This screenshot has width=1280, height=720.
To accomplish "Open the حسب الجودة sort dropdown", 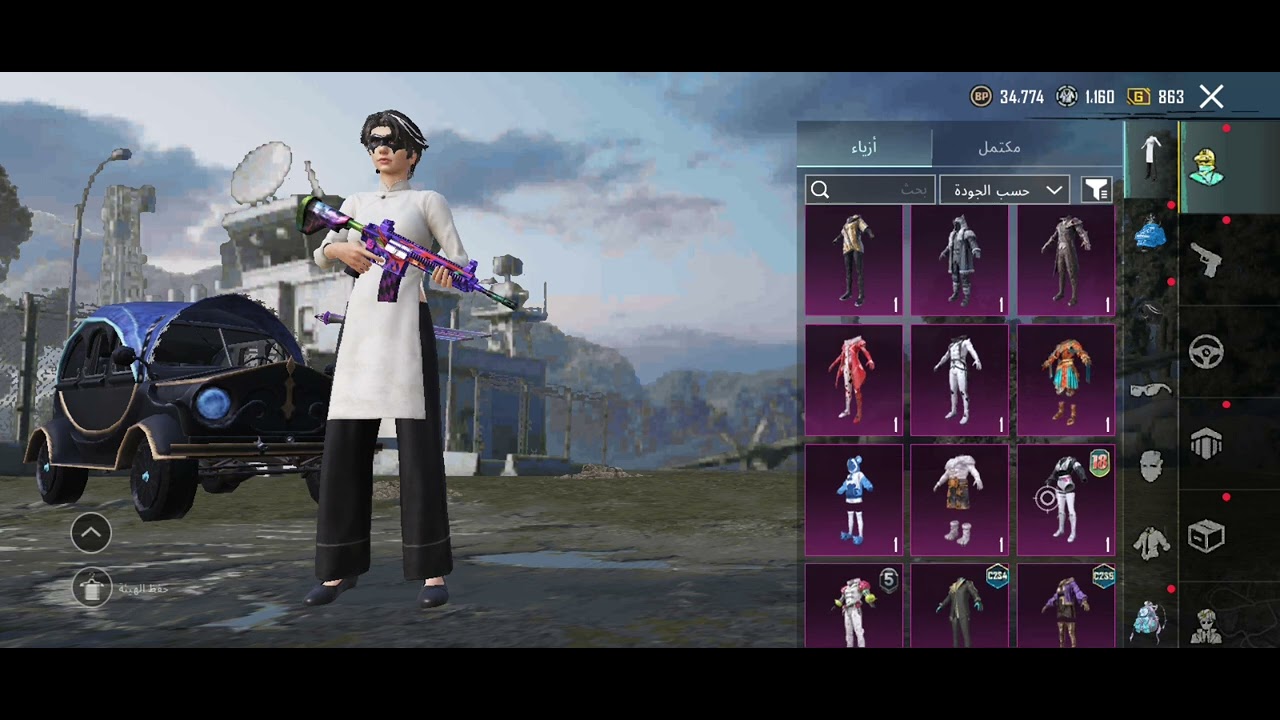I will 1004,190.
